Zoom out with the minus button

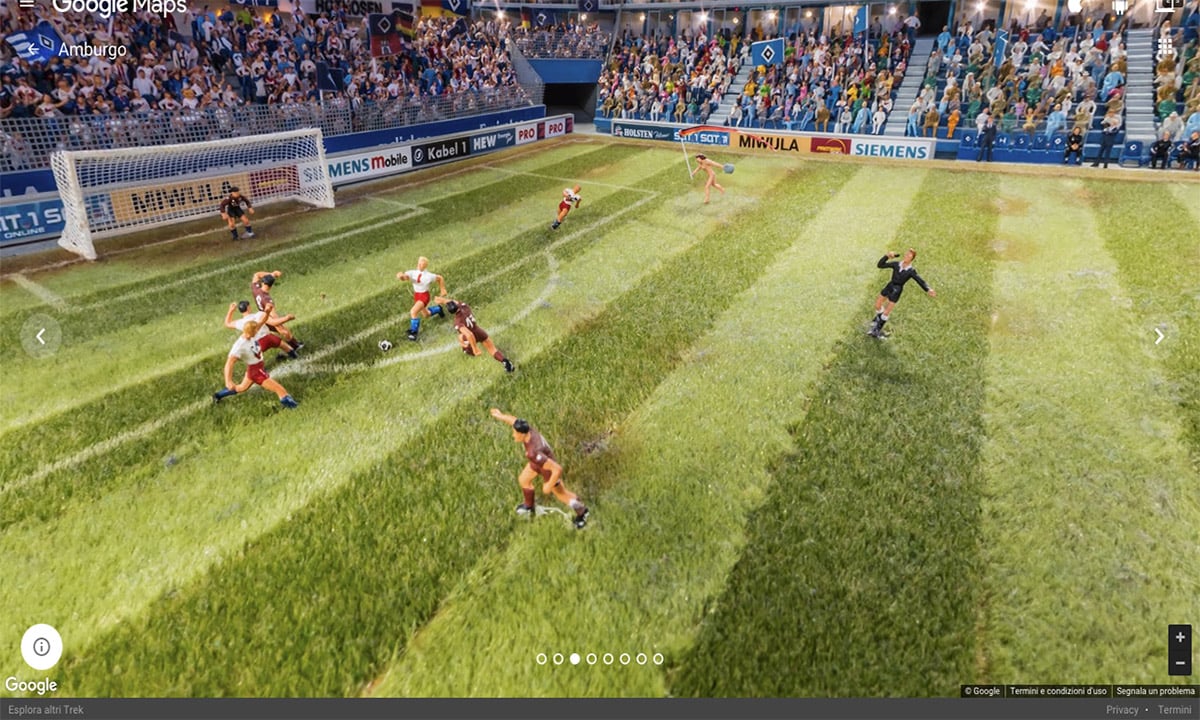pyautogui.click(x=1180, y=662)
